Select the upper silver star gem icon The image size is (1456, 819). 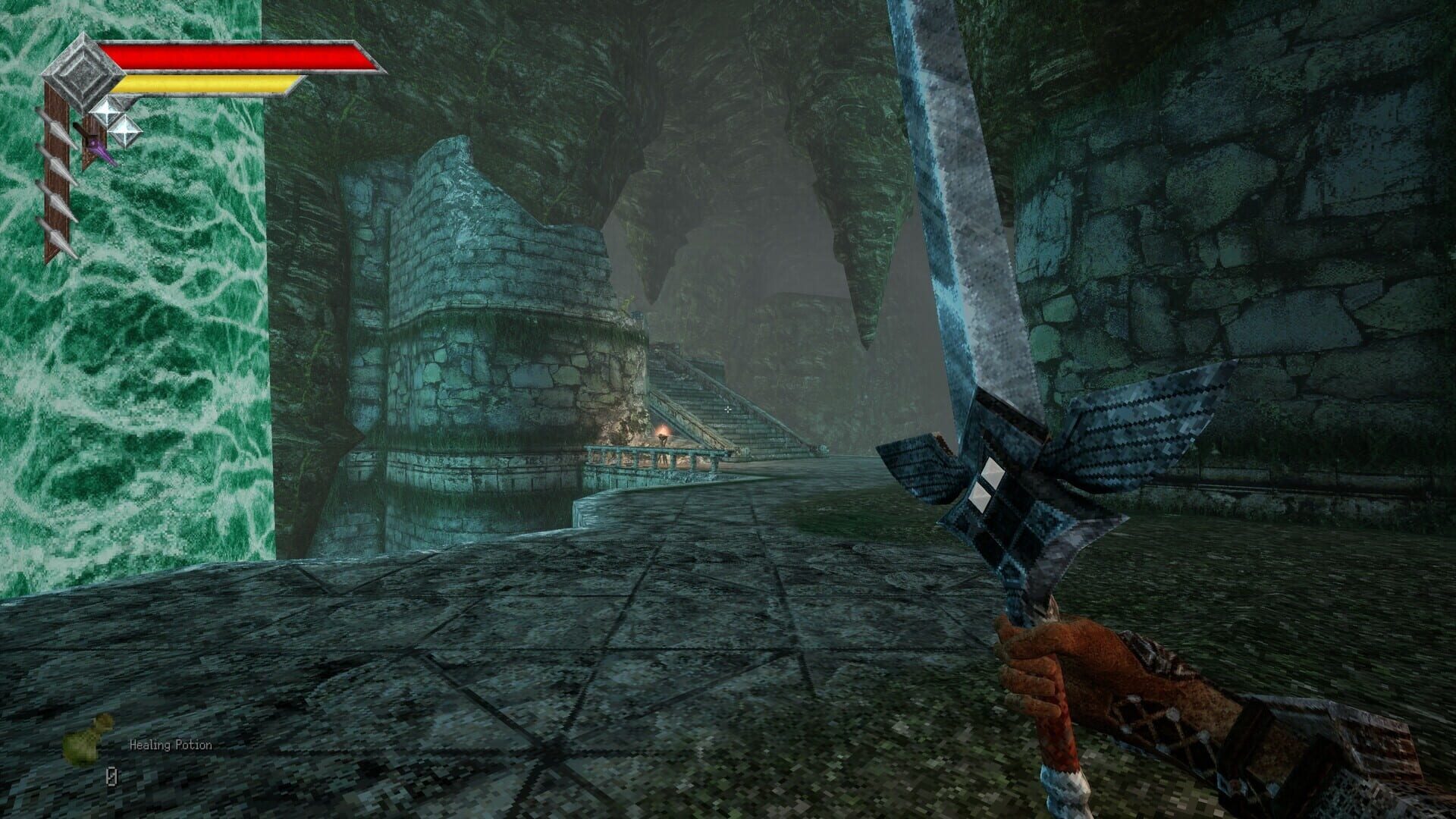click(108, 112)
